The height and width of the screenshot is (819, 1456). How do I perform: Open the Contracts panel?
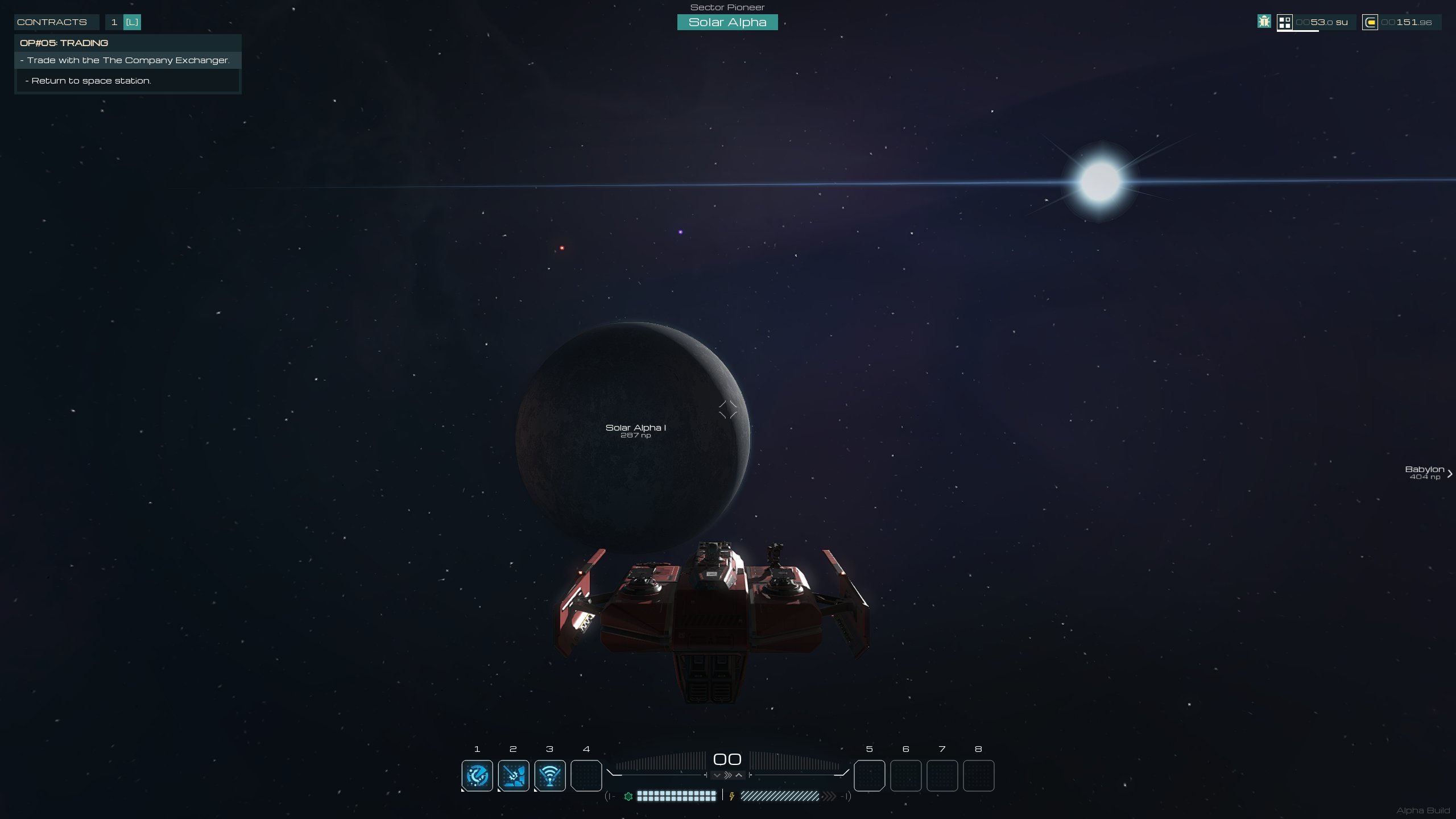[x=52, y=22]
